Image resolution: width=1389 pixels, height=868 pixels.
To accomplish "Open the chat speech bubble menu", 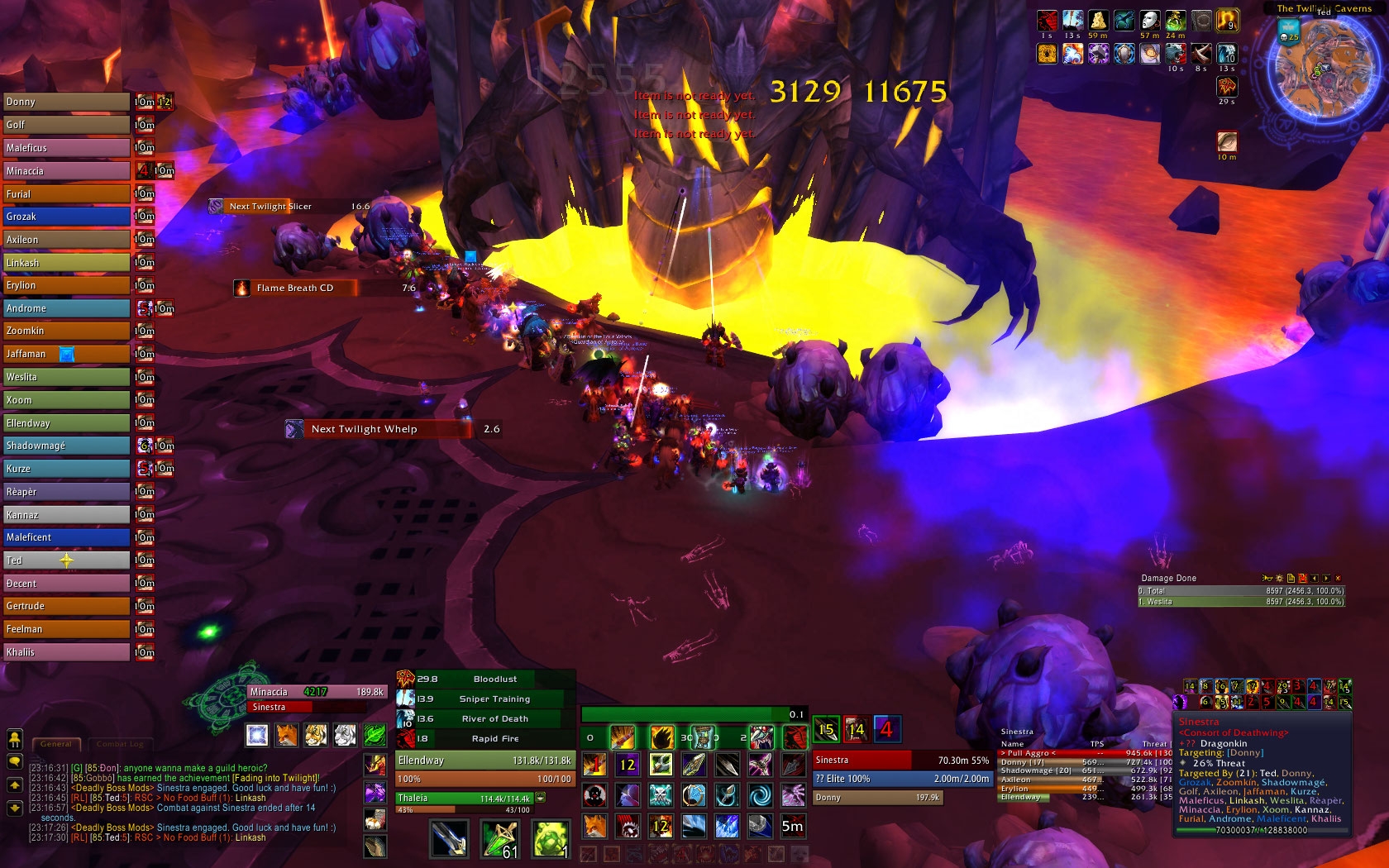I will 14,761.
